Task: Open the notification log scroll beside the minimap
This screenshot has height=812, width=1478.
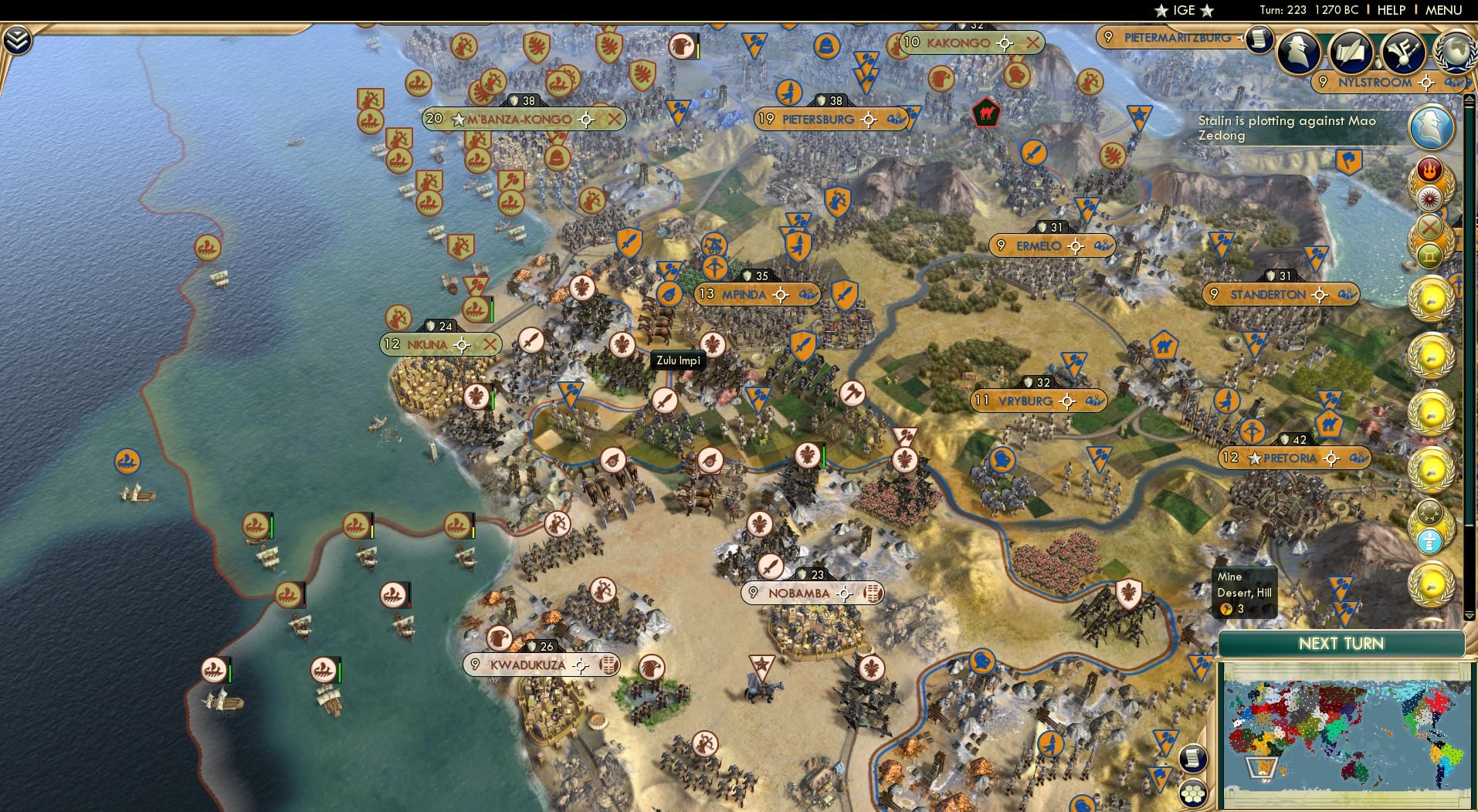Action: 1192,758
